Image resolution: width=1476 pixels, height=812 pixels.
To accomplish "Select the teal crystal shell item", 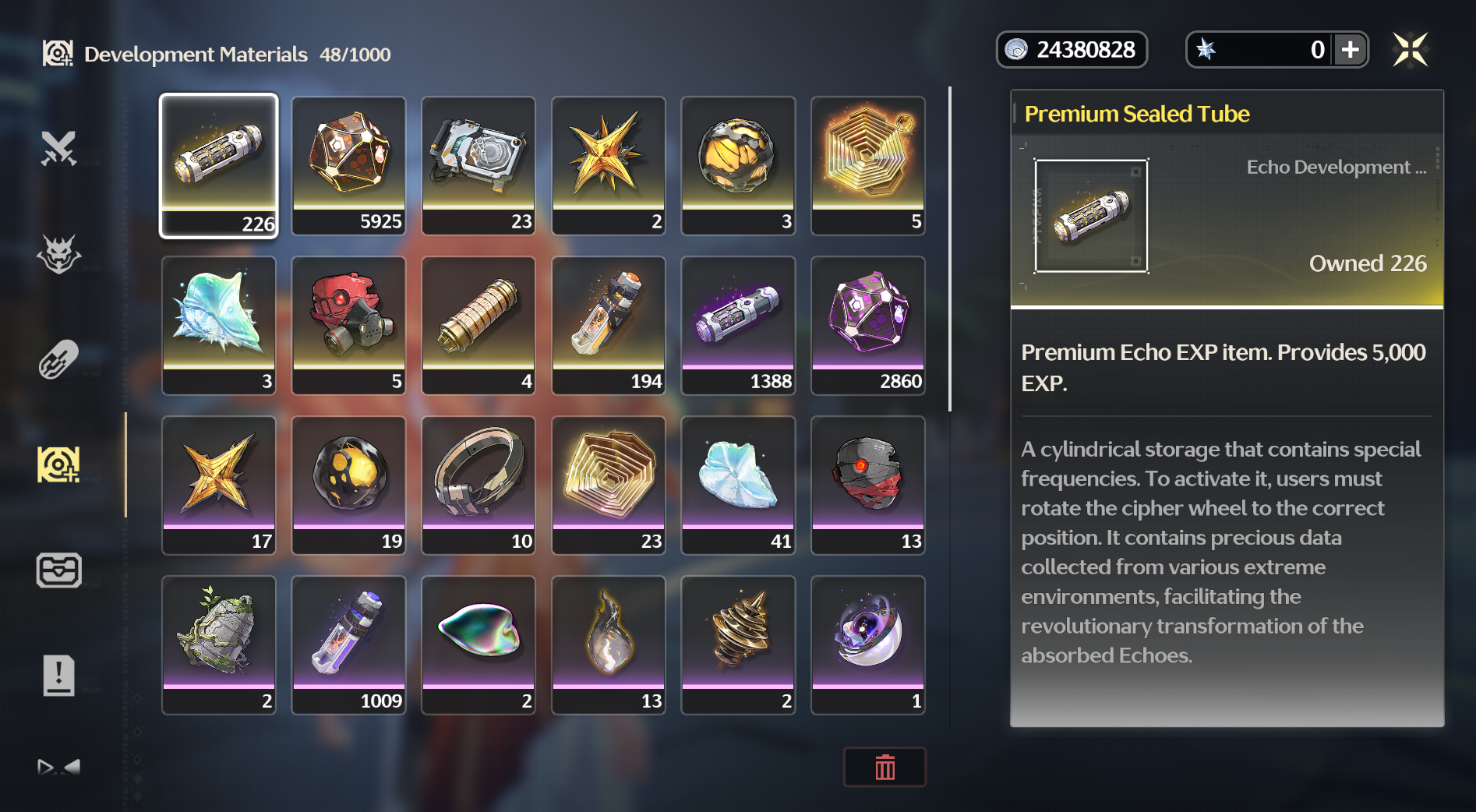I will [219, 325].
